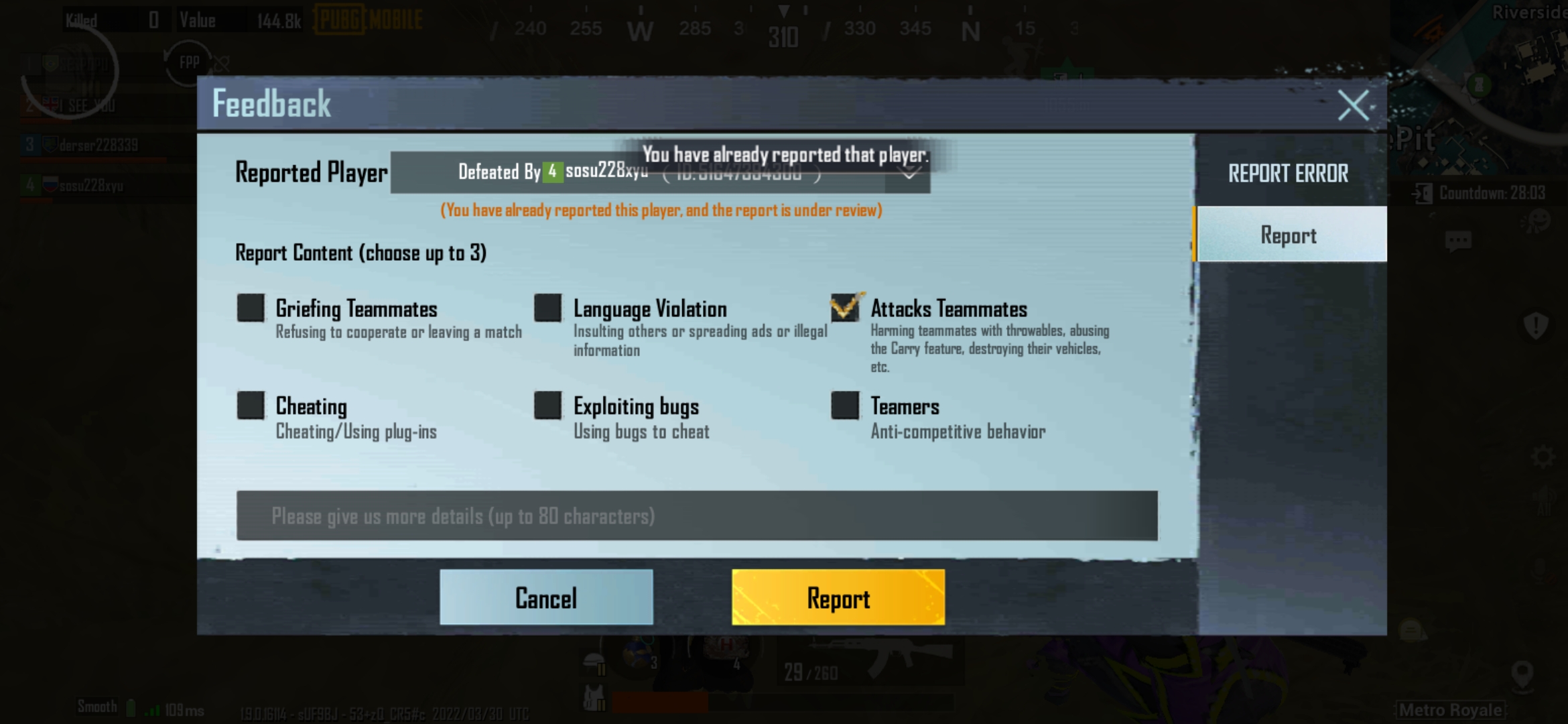Select the Exploiting bugs checkbox
The width and height of the screenshot is (1568, 724).
point(547,406)
